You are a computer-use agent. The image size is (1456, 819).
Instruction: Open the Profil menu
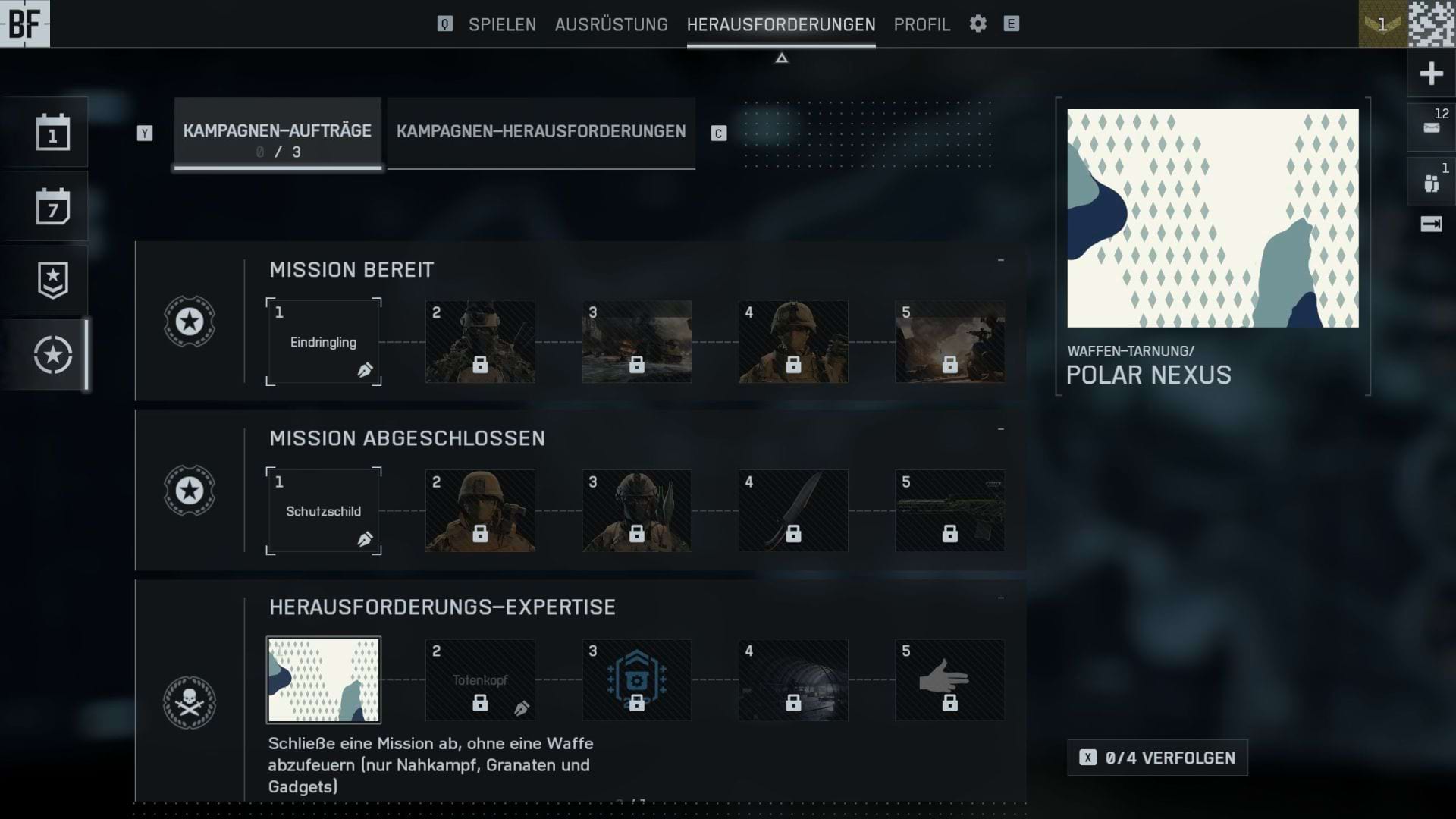pos(921,24)
